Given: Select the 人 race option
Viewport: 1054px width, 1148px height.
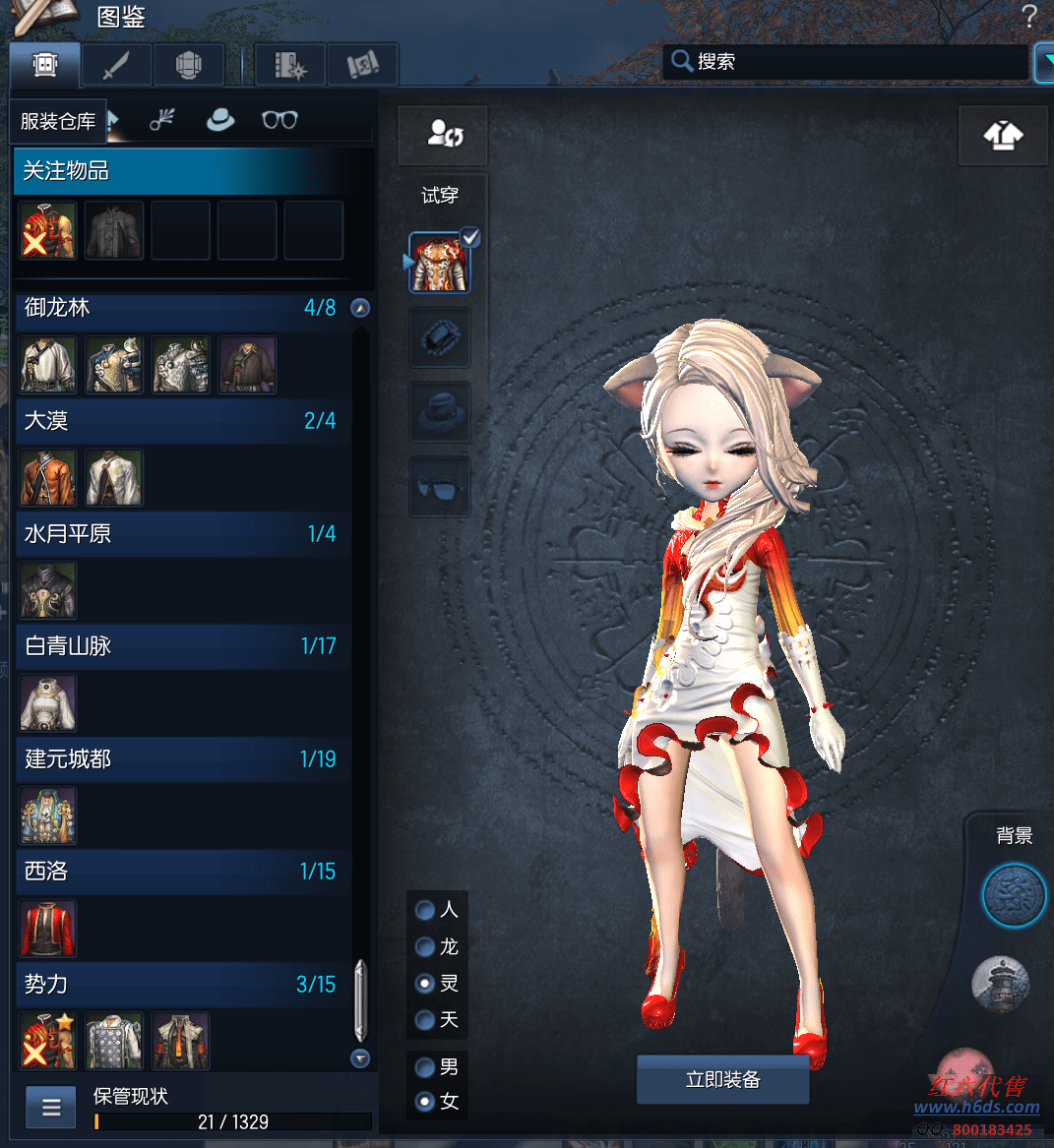Looking at the screenshot, I should (x=426, y=910).
